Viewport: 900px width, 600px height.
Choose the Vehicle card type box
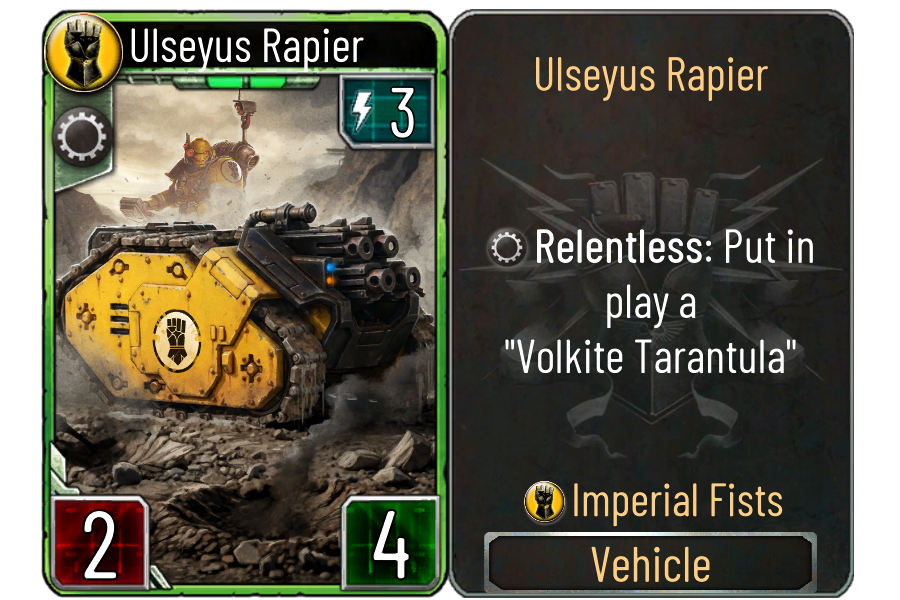pyautogui.click(x=651, y=564)
